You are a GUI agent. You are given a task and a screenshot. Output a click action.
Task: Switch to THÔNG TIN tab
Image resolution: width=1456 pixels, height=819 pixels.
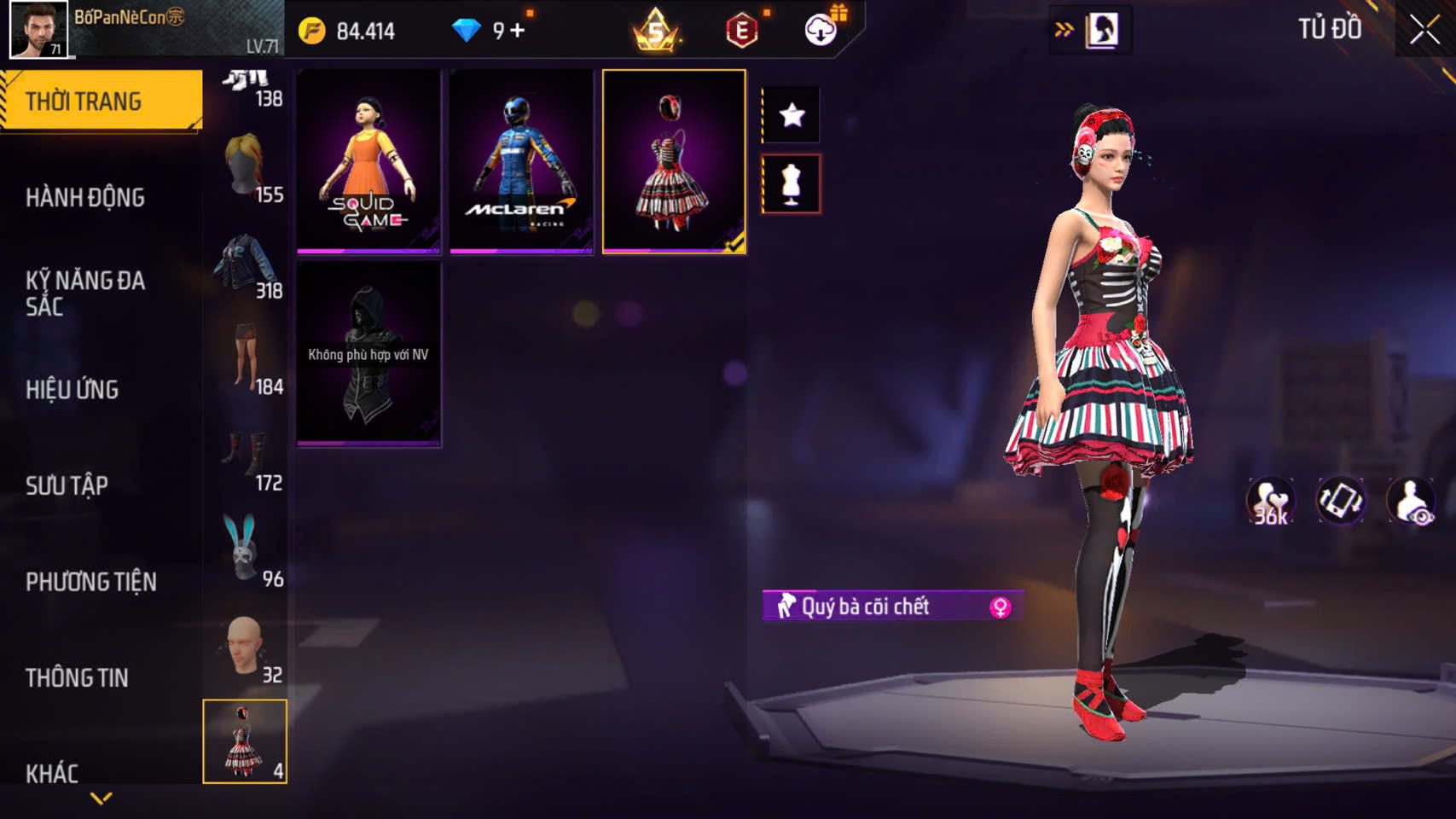pyautogui.click(x=77, y=677)
